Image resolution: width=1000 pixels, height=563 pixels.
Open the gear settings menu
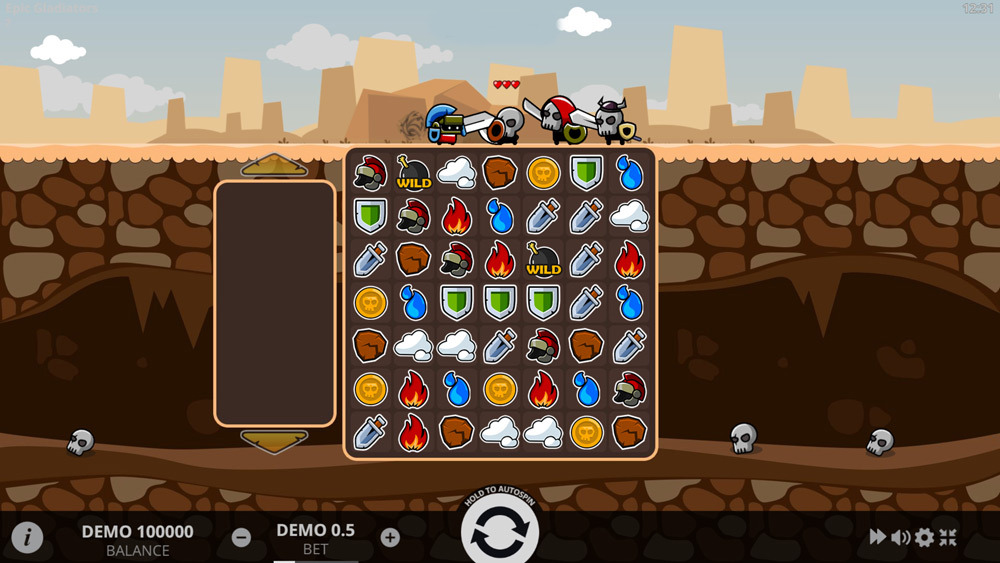click(924, 537)
